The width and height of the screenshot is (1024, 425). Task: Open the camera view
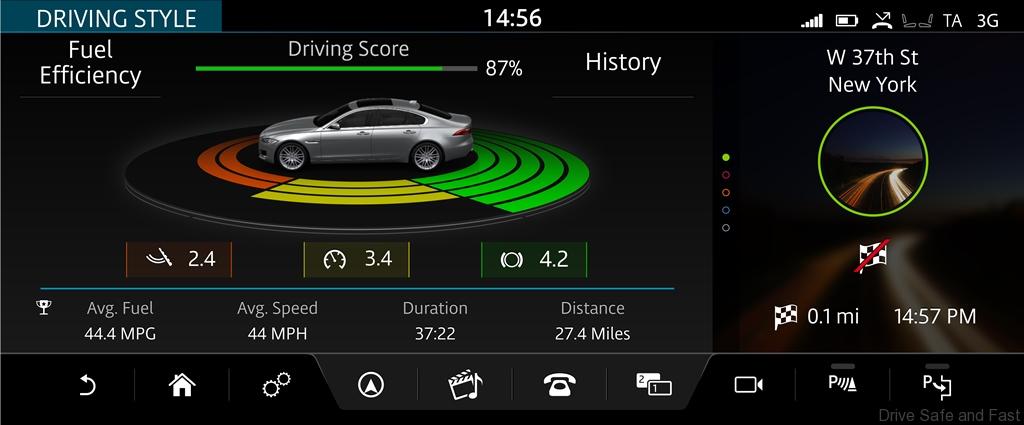748,385
